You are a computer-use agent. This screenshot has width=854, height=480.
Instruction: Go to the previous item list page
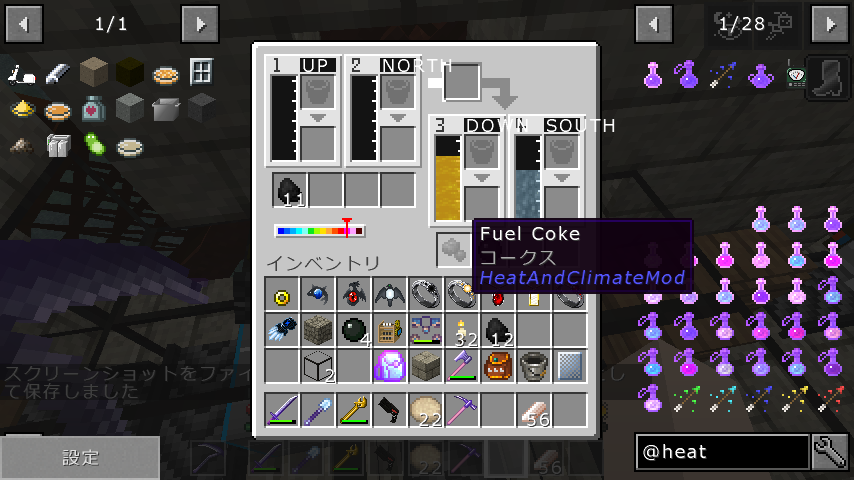click(x=654, y=22)
